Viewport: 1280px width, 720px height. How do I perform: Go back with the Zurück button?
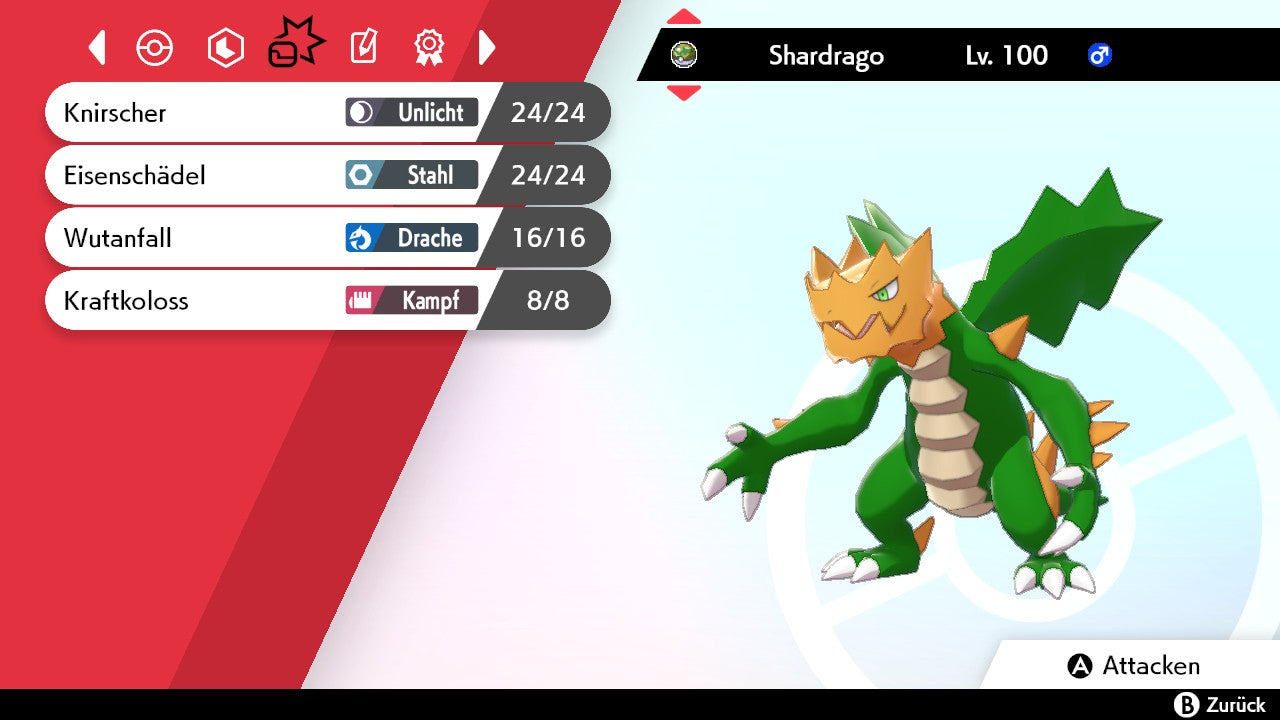tap(1220, 705)
